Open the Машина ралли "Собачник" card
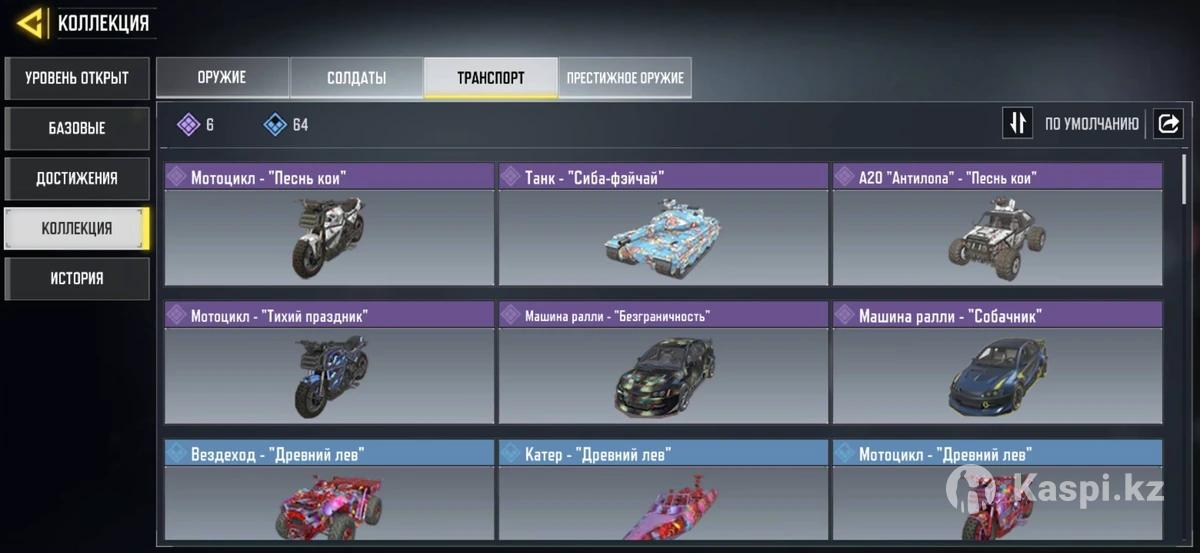Image resolution: width=1200 pixels, height=553 pixels. point(997,363)
